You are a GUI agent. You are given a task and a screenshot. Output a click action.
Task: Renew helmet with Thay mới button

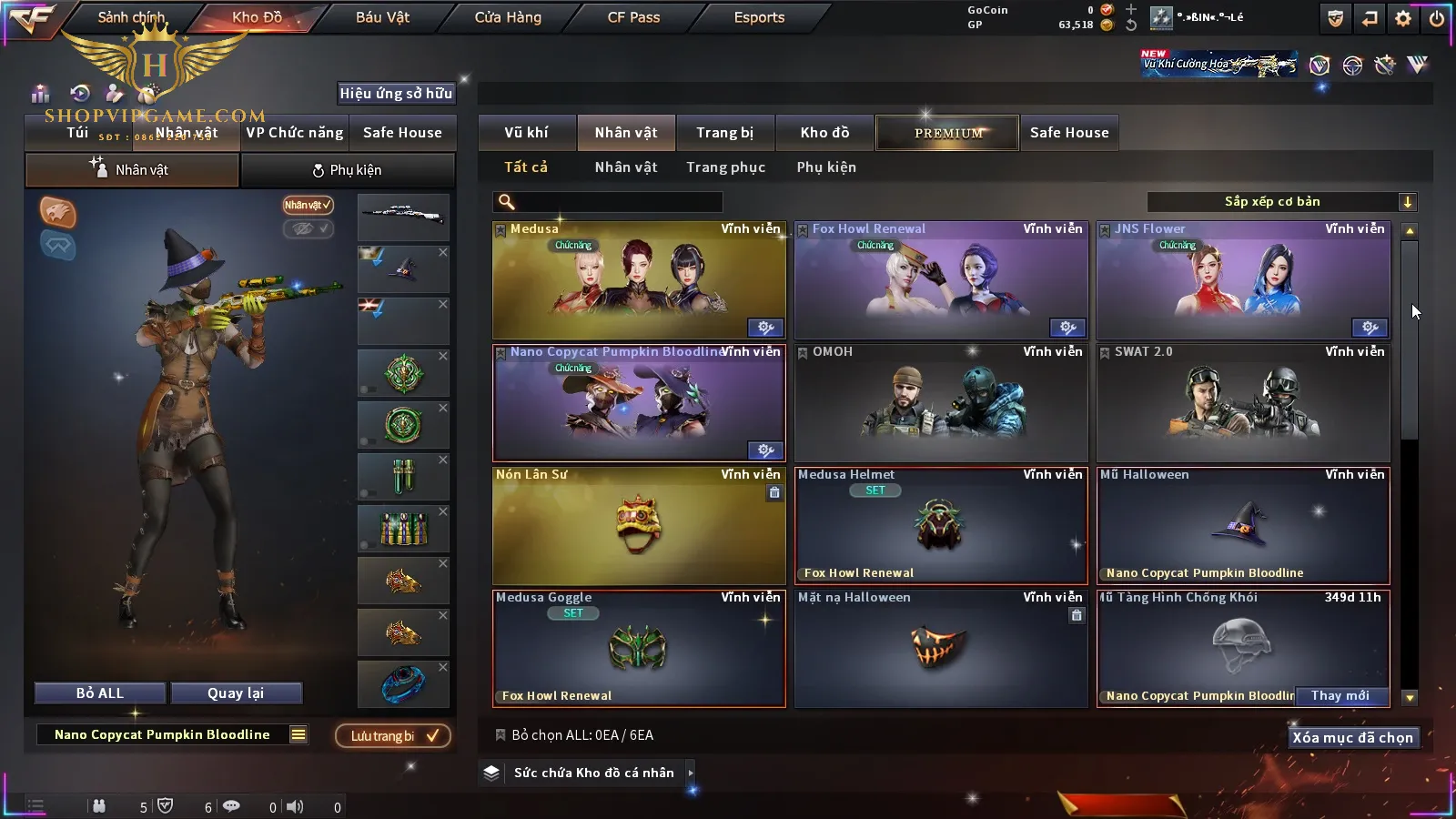[x=1340, y=696]
